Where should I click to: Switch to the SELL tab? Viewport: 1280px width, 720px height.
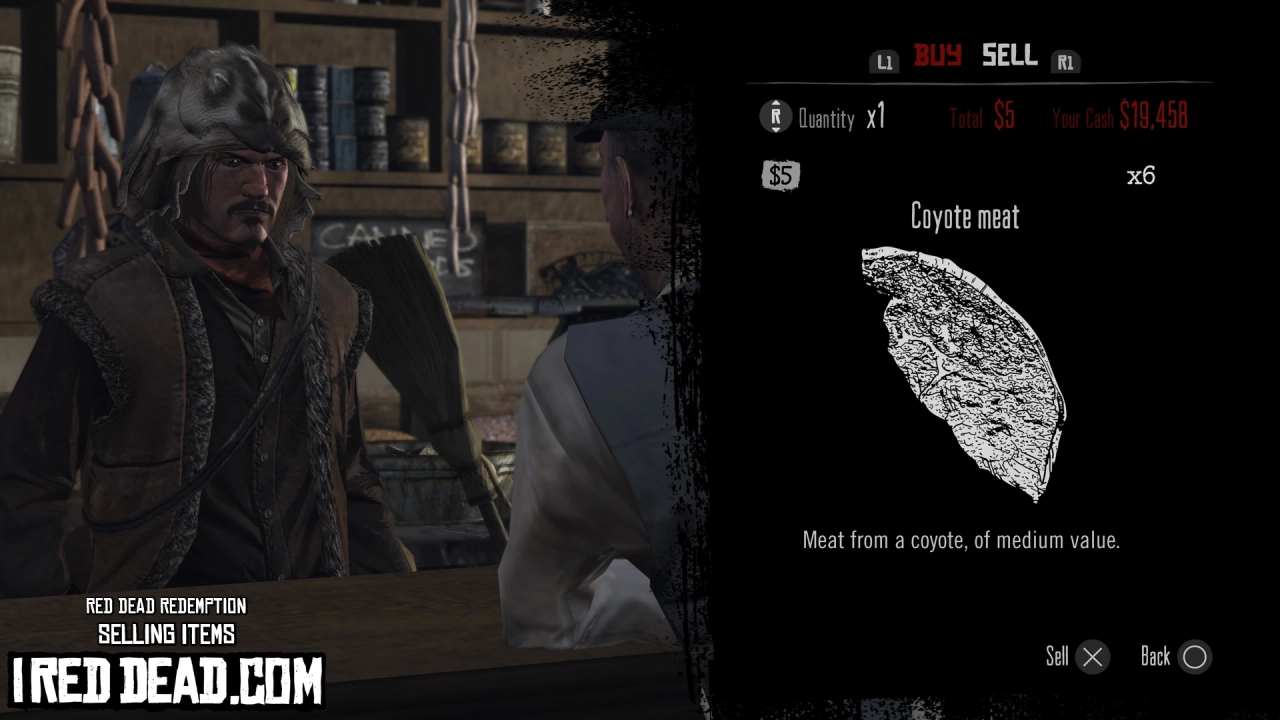pos(1008,57)
